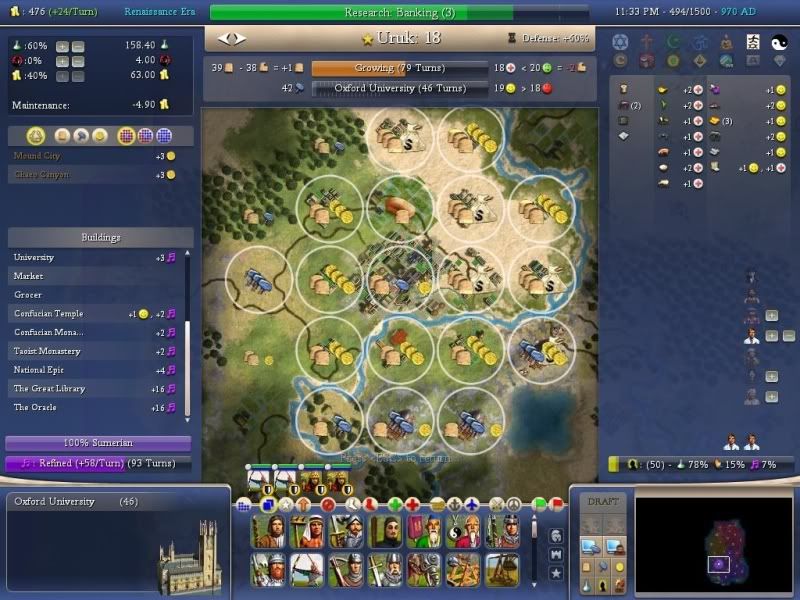Click the Star of David Judaism icon

point(619,42)
